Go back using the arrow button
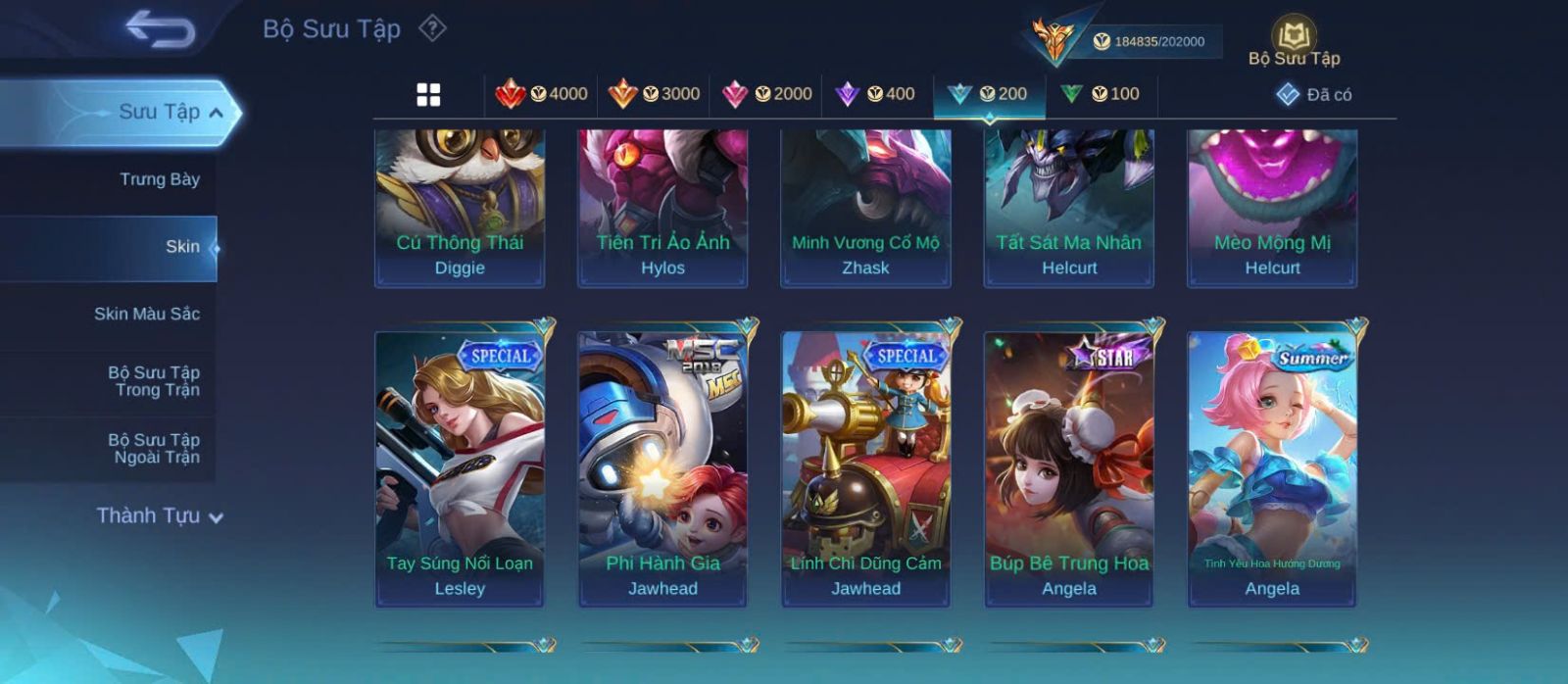Image resolution: width=1568 pixels, height=684 pixels. pos(160,29)
